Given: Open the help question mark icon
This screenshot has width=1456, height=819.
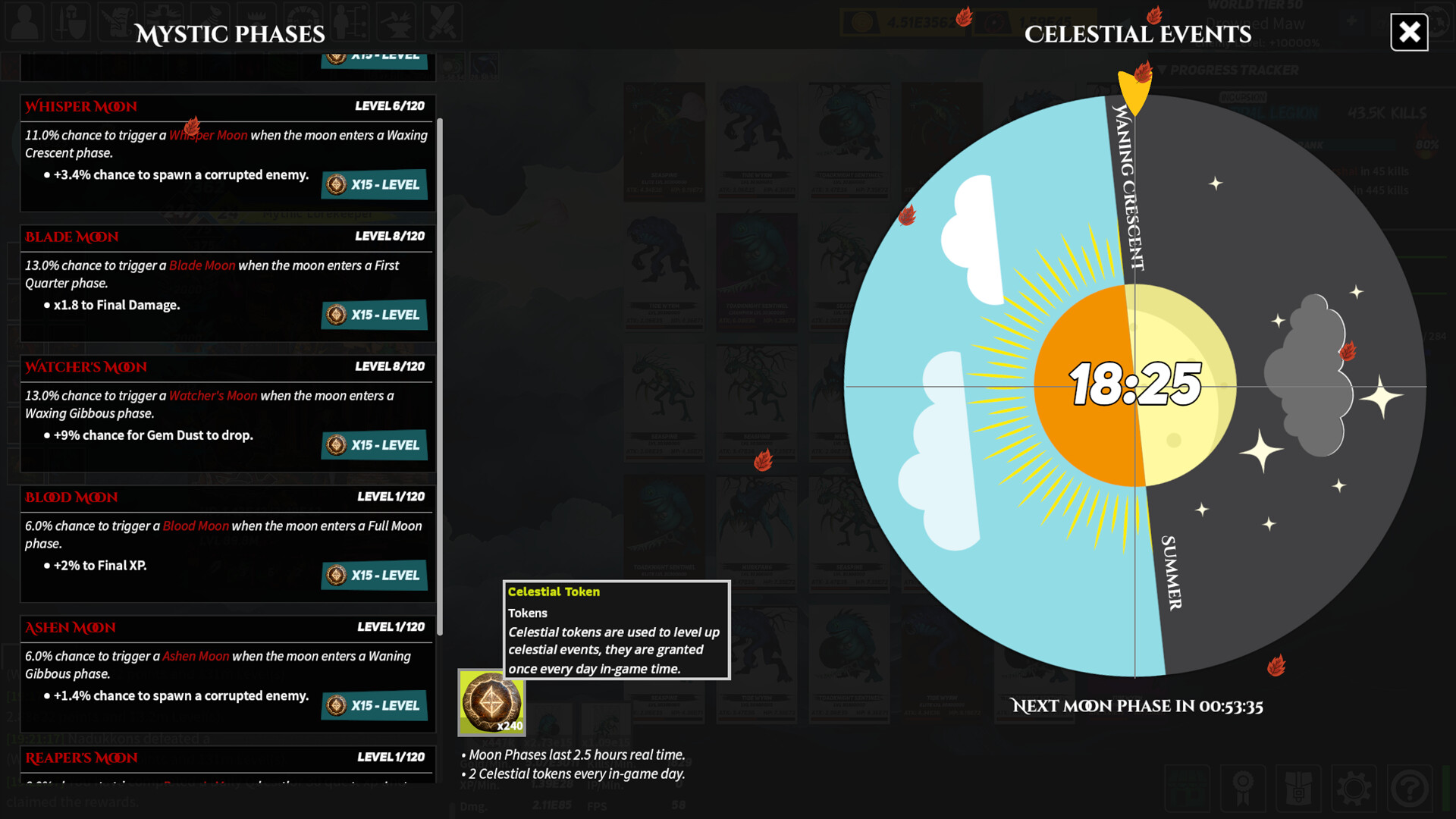Looking at the screenshot, I should point(1409,789).
